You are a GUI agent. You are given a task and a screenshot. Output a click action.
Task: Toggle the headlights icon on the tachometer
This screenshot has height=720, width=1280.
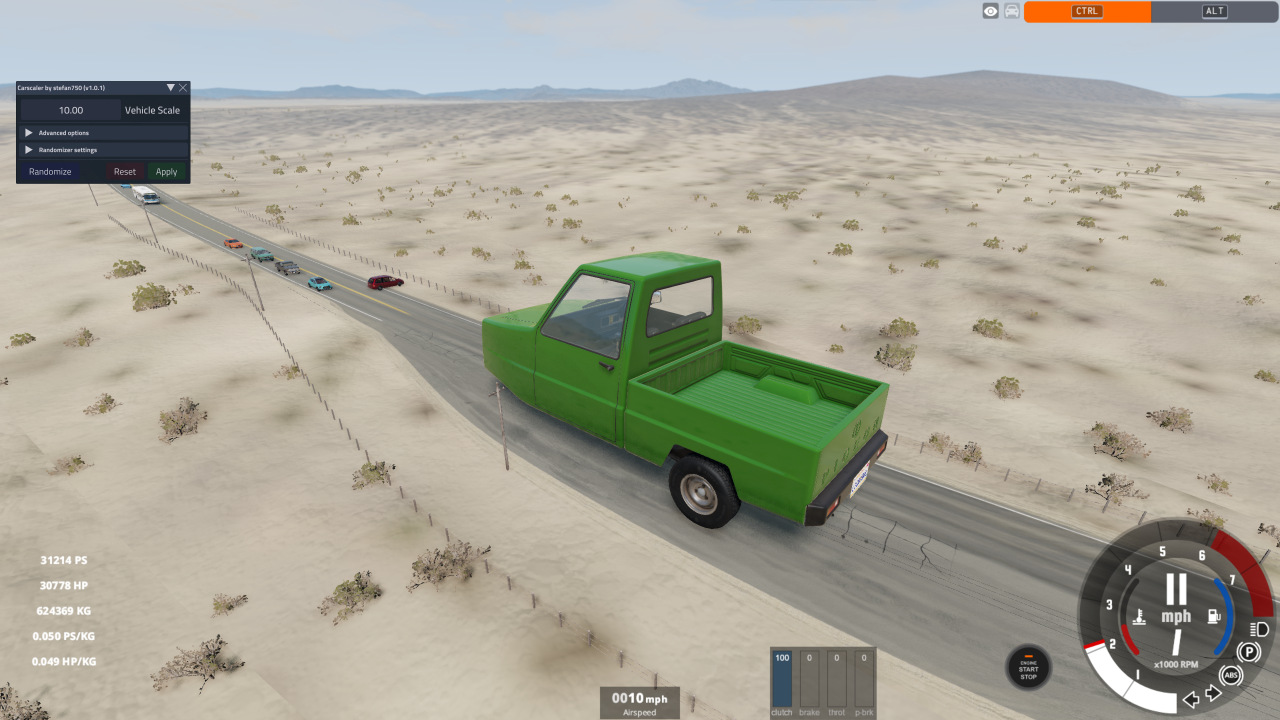1257,630
